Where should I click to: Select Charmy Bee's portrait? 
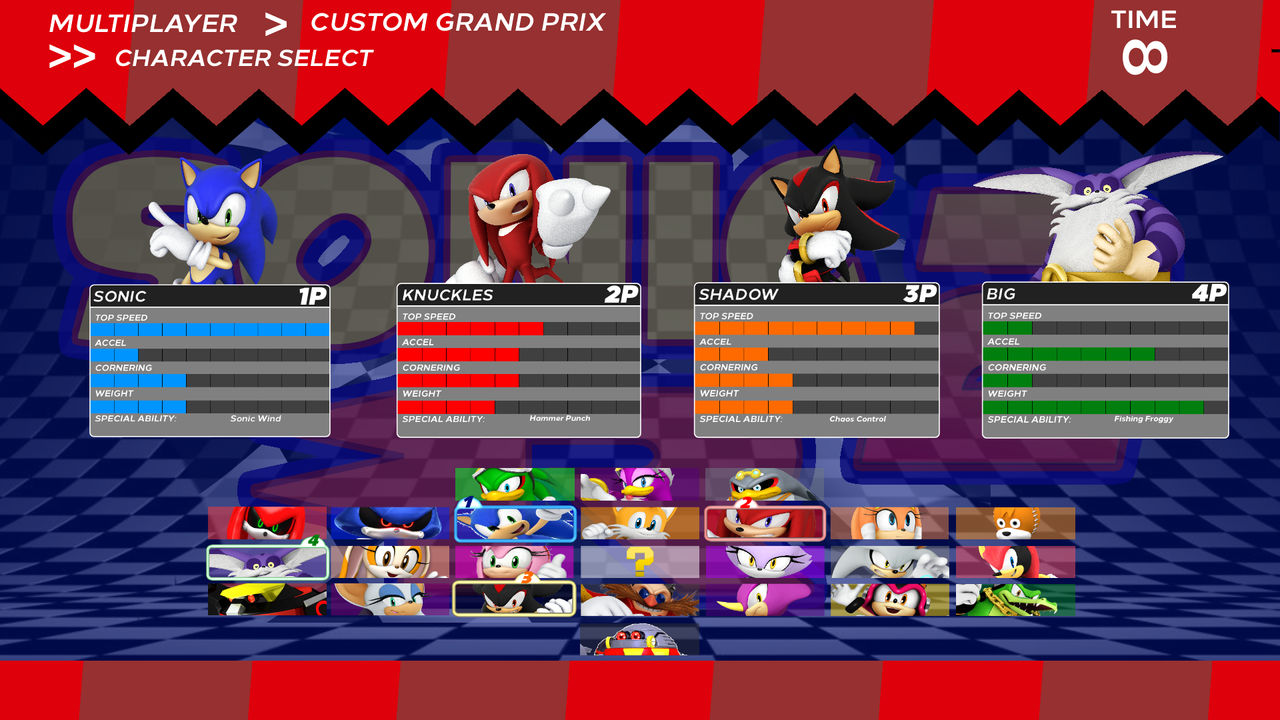click(x=889, y=600)
